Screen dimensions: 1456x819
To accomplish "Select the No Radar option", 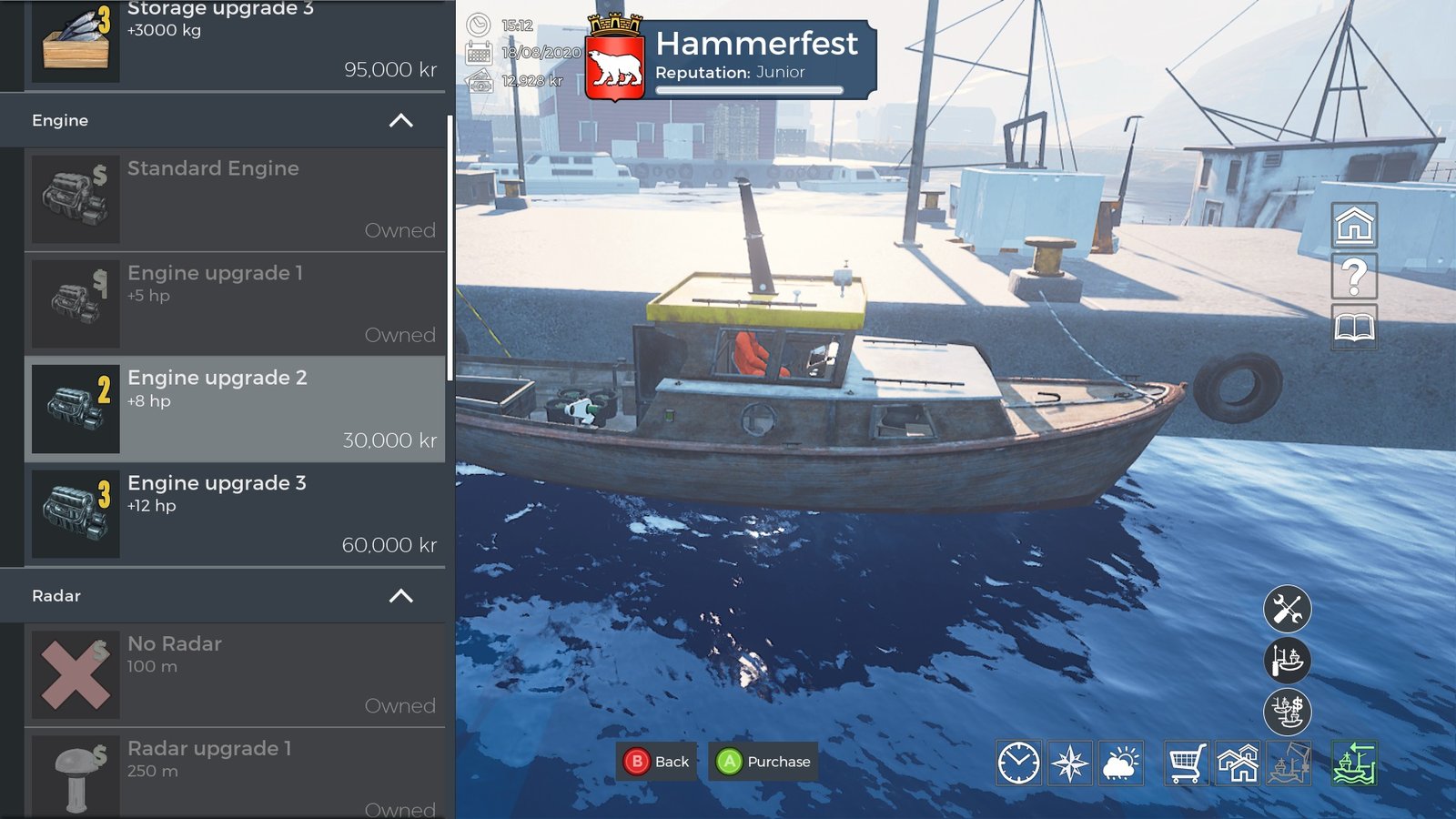I will click(227, 673).
